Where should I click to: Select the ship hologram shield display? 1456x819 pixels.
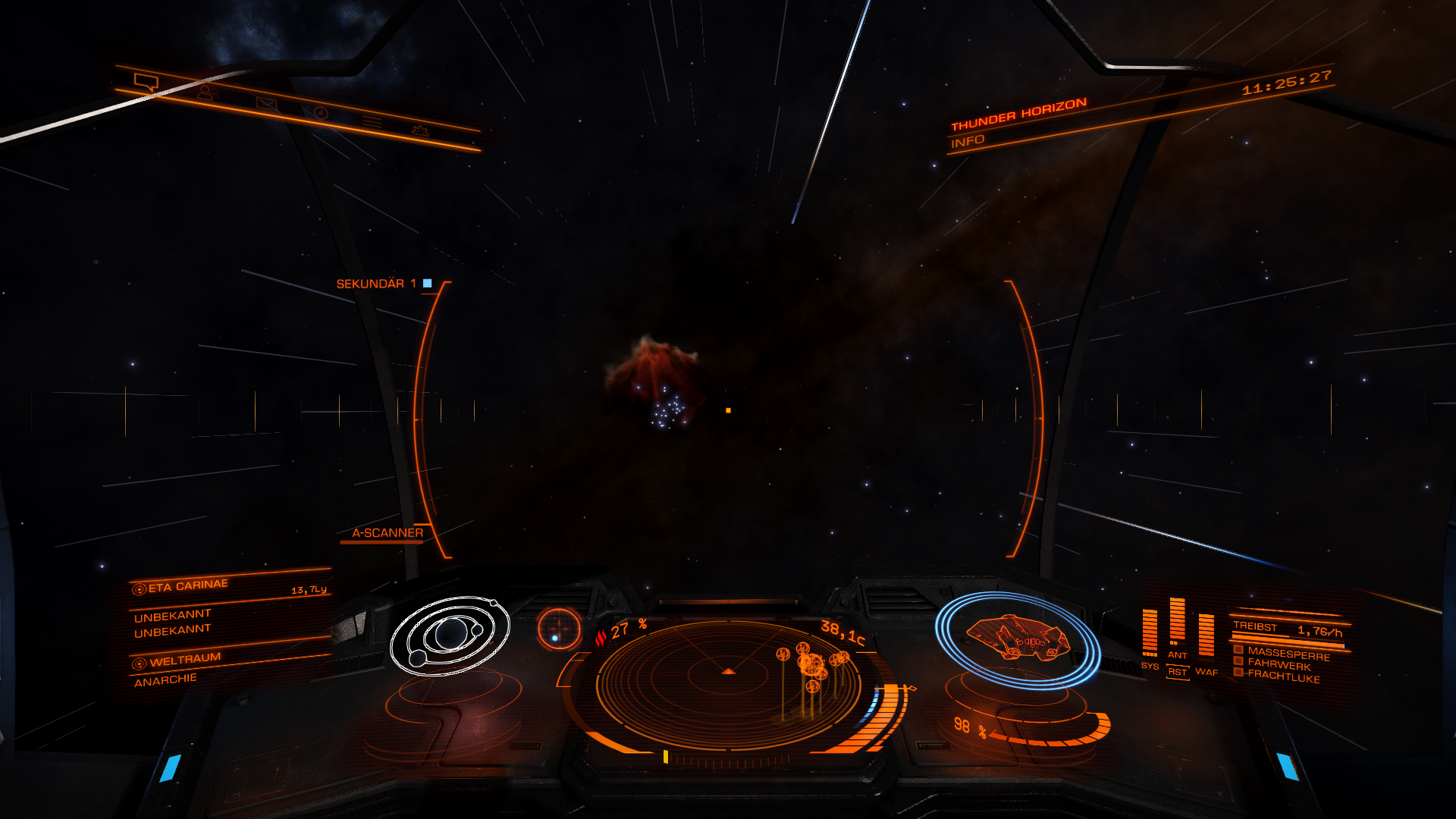1018,639
